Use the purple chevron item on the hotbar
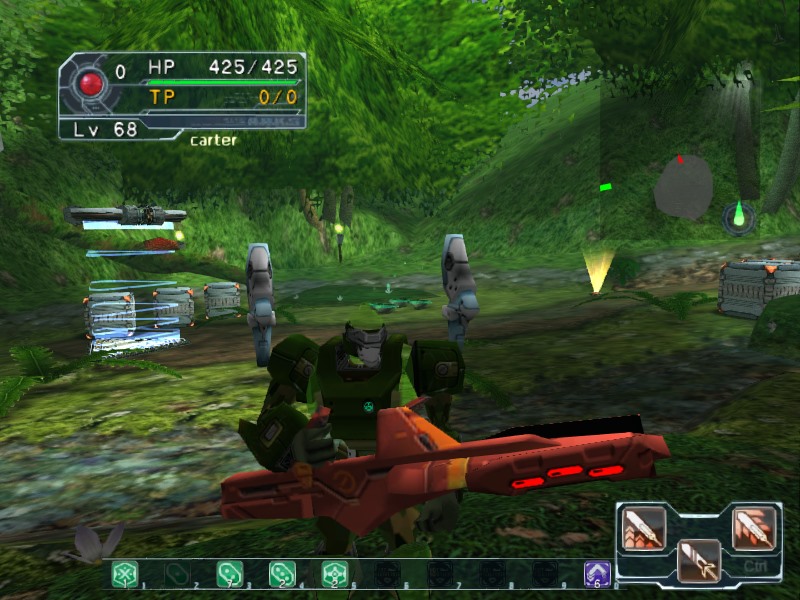800x600 pixels. (x=597, y=574)
